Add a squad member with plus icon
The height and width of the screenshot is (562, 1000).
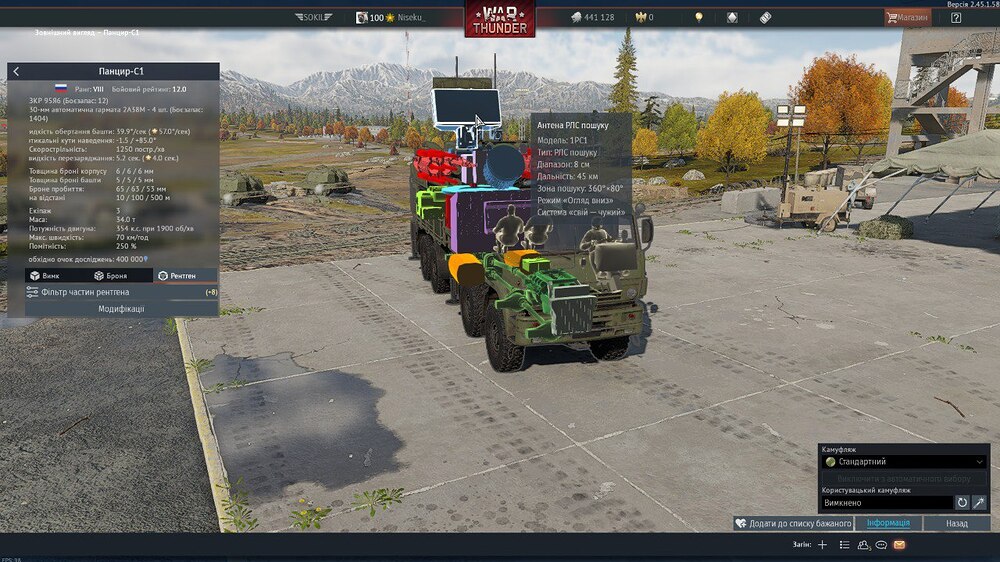tap(822, 545)
